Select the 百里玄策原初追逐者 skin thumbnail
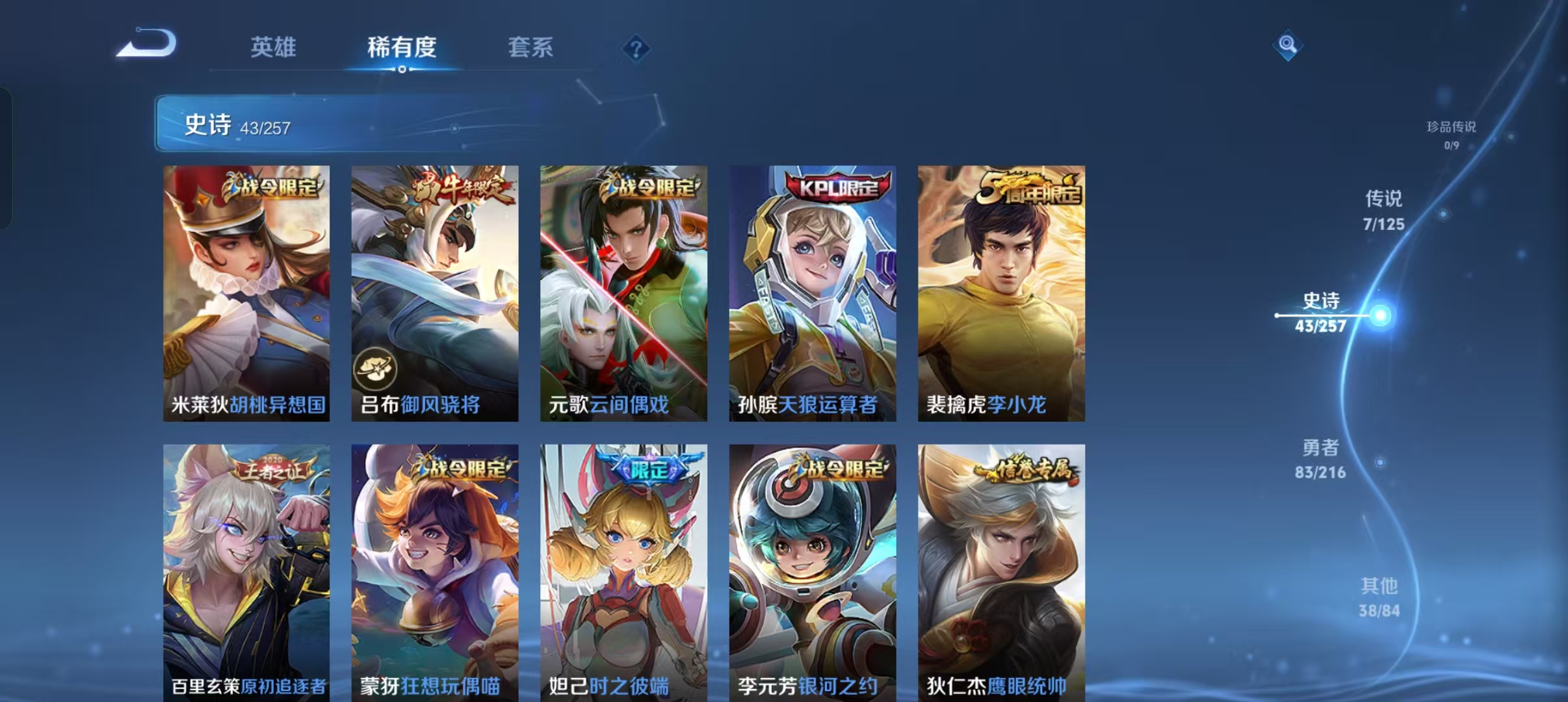This screenshot has height=702, width=1568. pyautogui.click(x=246, y=572)
